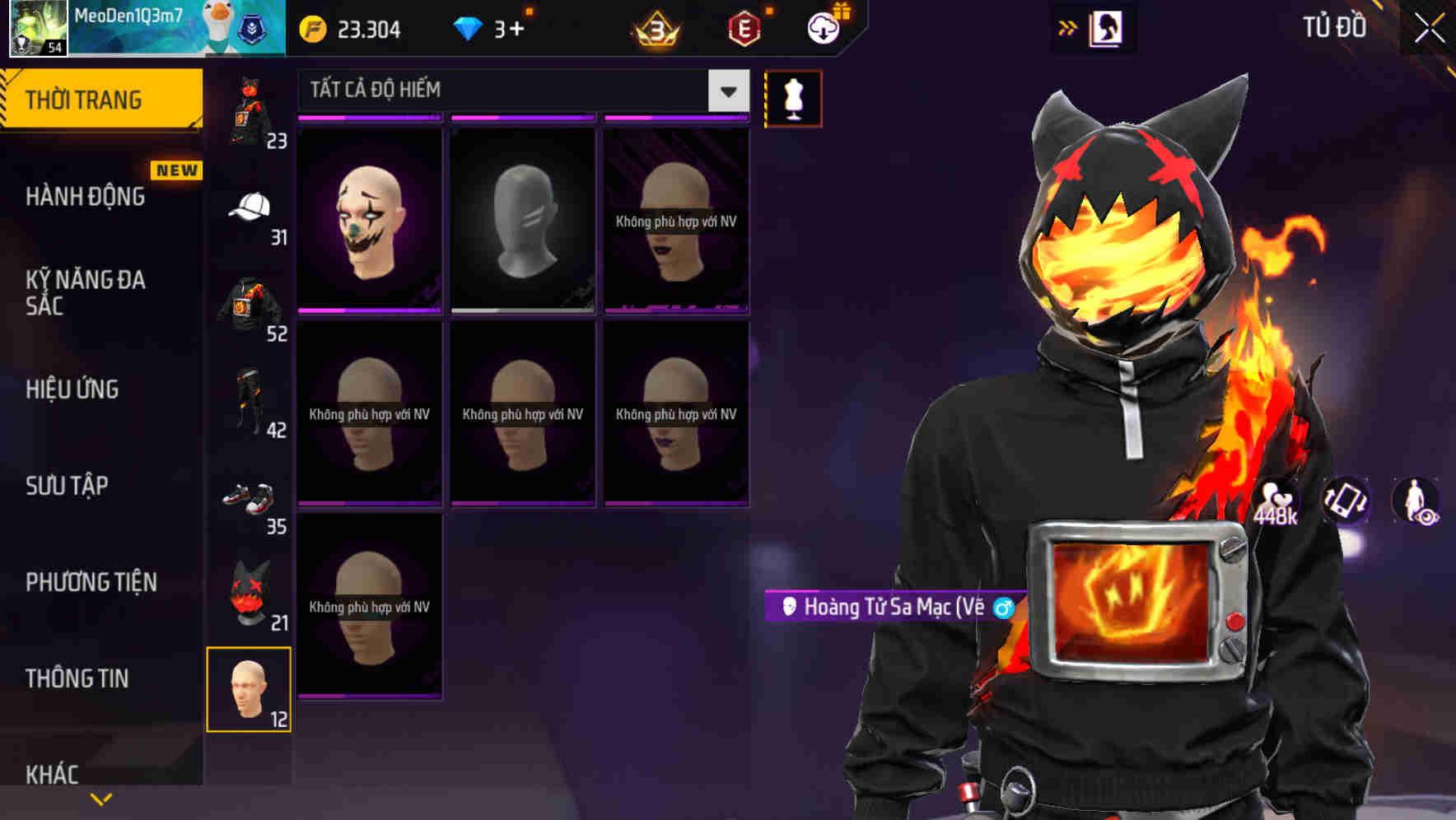The height and width of the screenshot is (820, 1456).
Task: Open the gift cloud download icon
Action: pyautogui.click(x=822, y=27)
